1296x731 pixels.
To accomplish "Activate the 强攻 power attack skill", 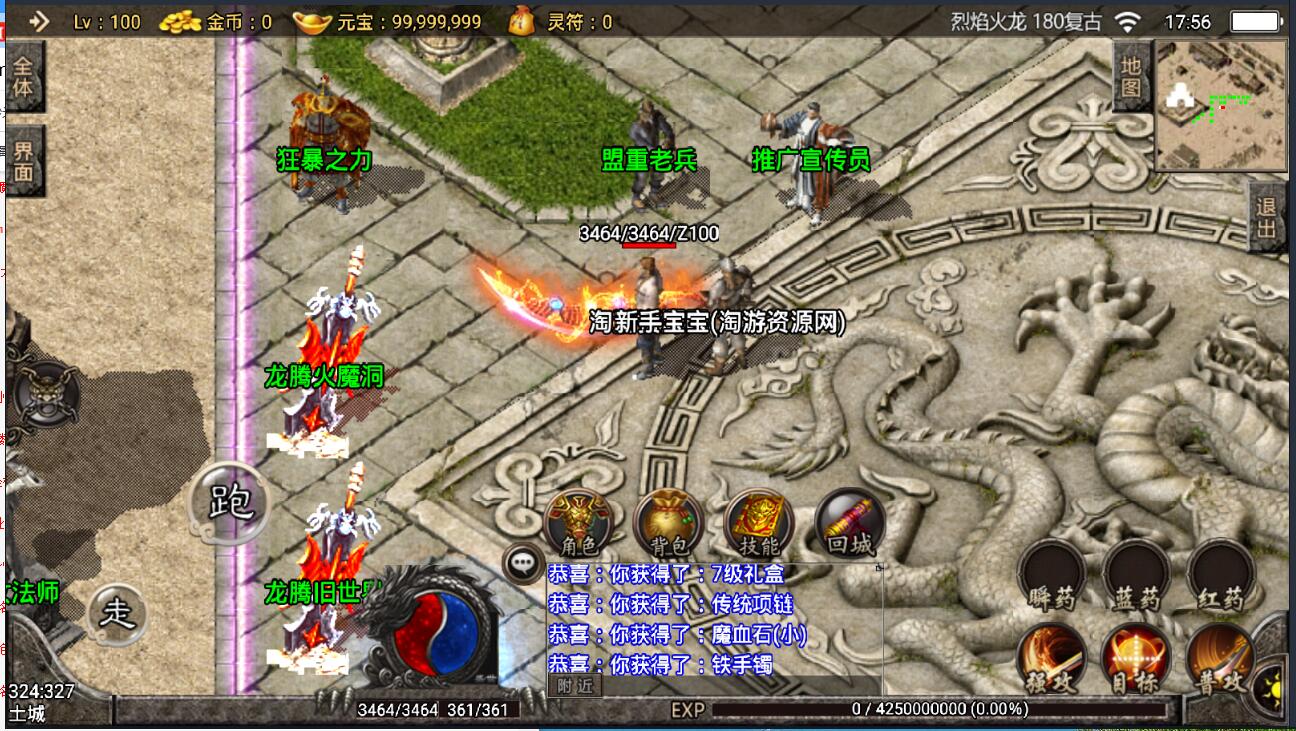I will coord(1051,660).
